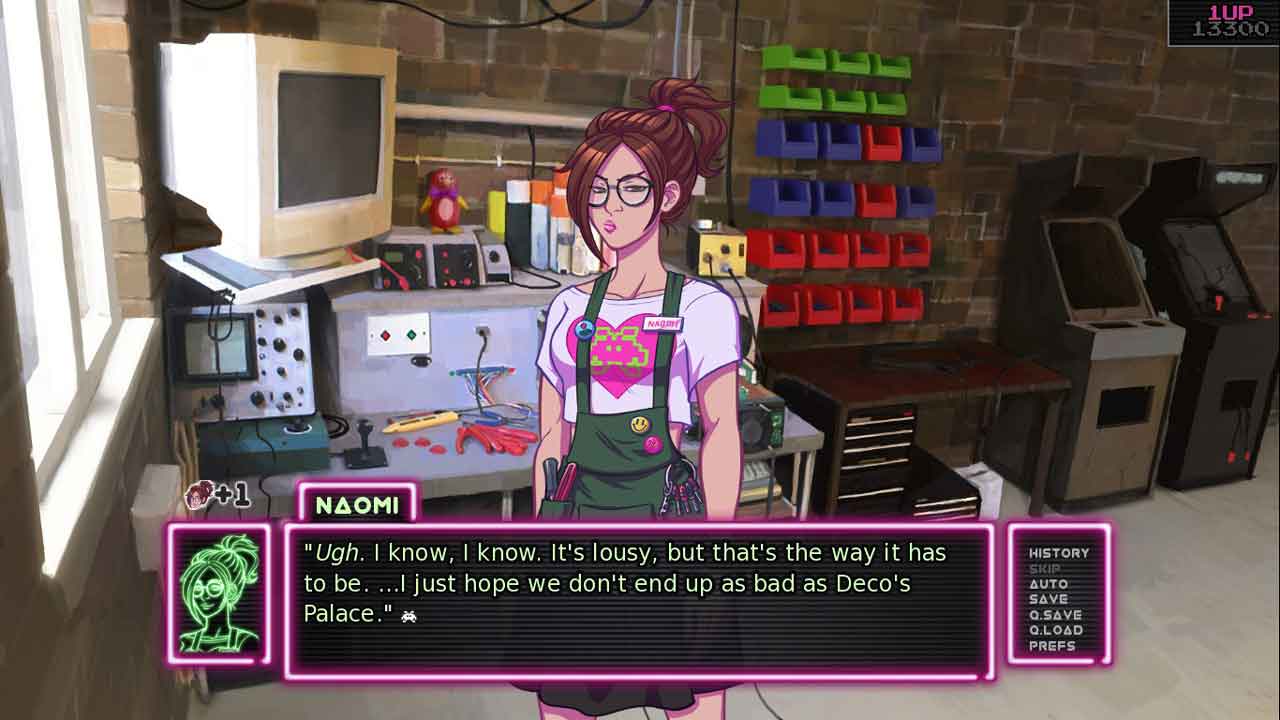Quick load with Q.Load
This screenshot has height=720, width=1280.
tap(1055, 630)
